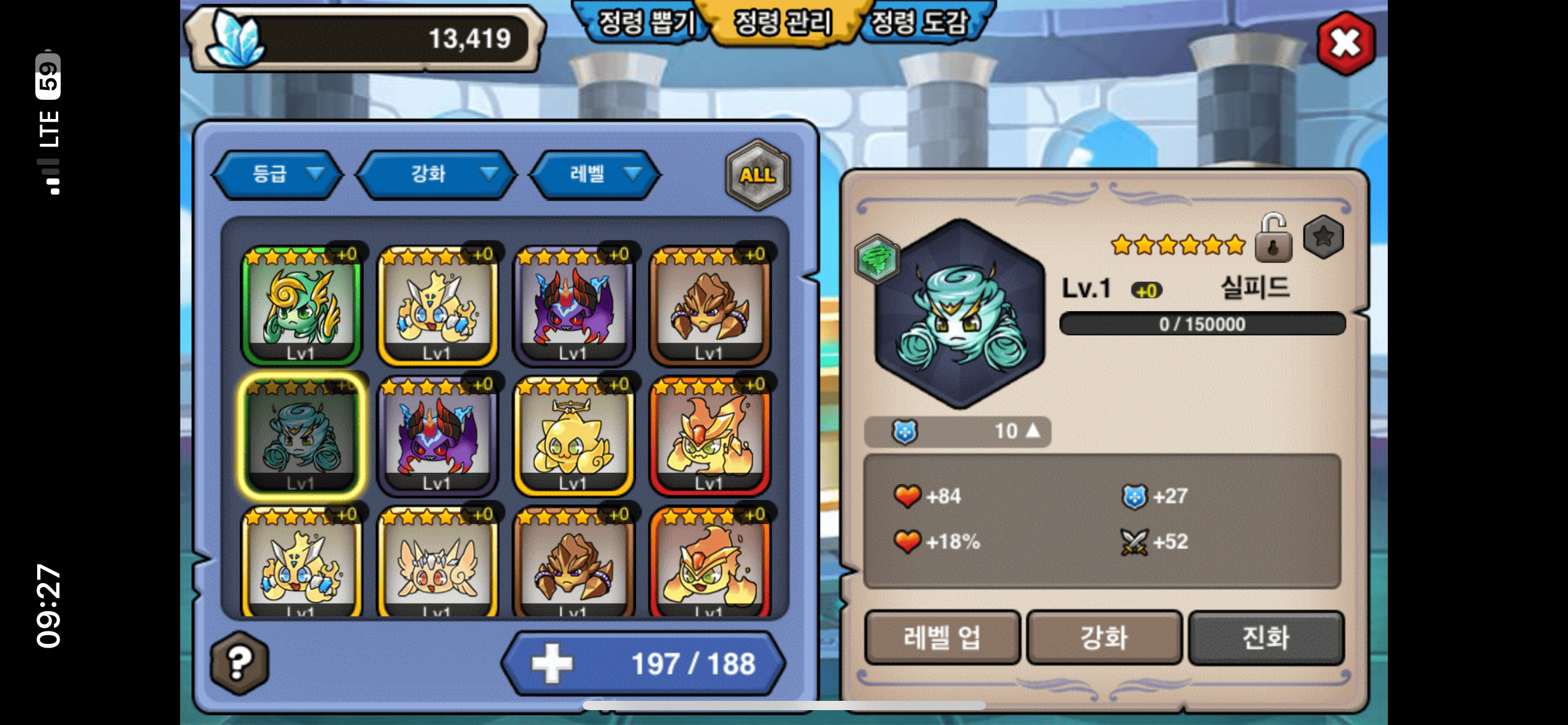Select the 정령 관리 tab
Viewport: 1568px width, 725px height.
(x=783, y=23)
